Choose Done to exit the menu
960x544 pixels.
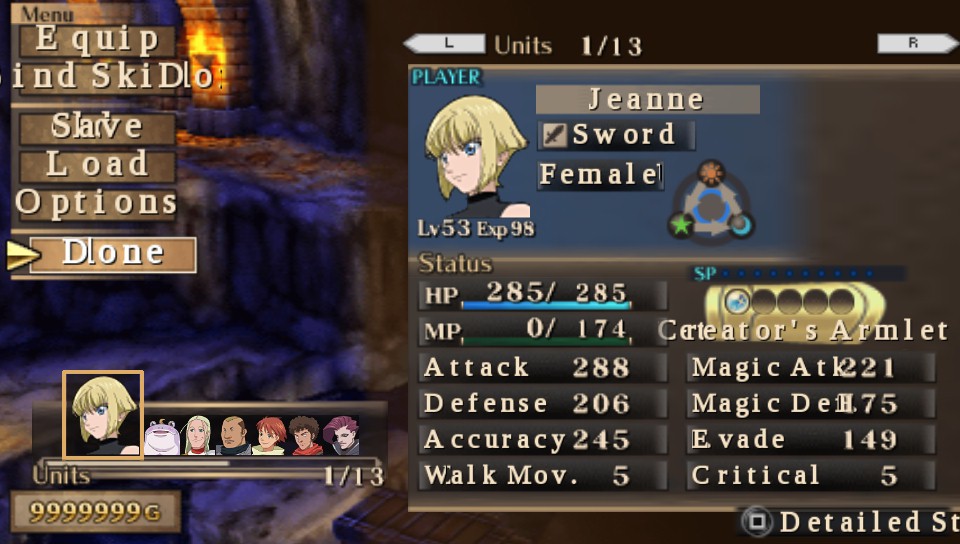pyautogui.click(x=112, y=254)
